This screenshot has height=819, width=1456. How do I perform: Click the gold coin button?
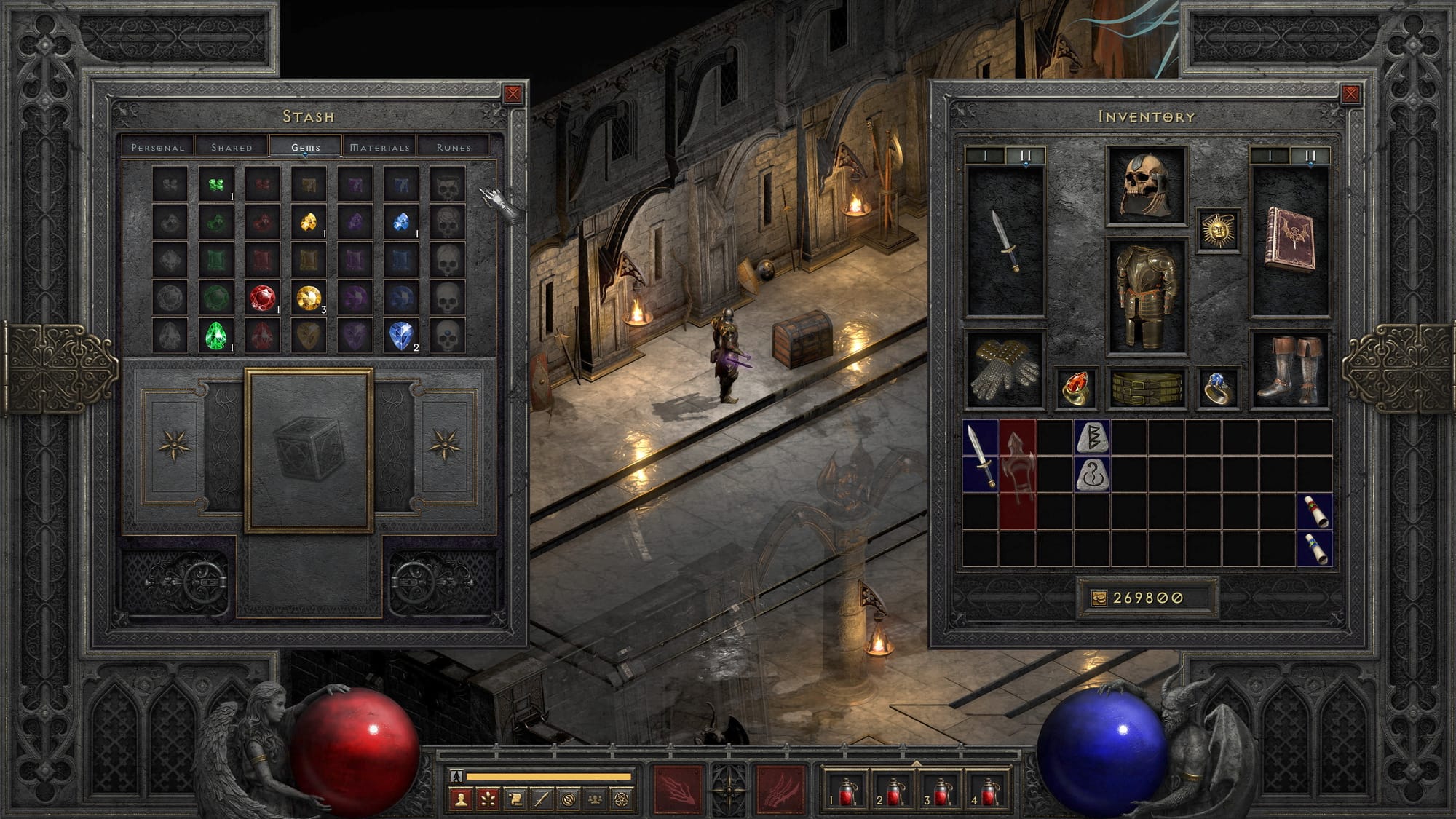click(x=1099, y=598)
